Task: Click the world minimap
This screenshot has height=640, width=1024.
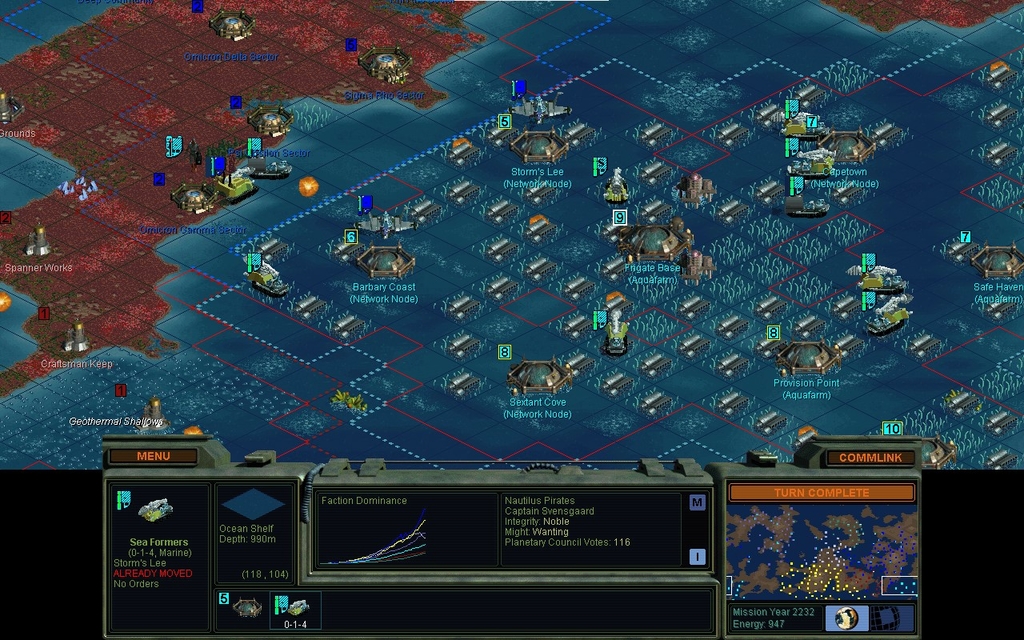Action: [x=821, y=551]
